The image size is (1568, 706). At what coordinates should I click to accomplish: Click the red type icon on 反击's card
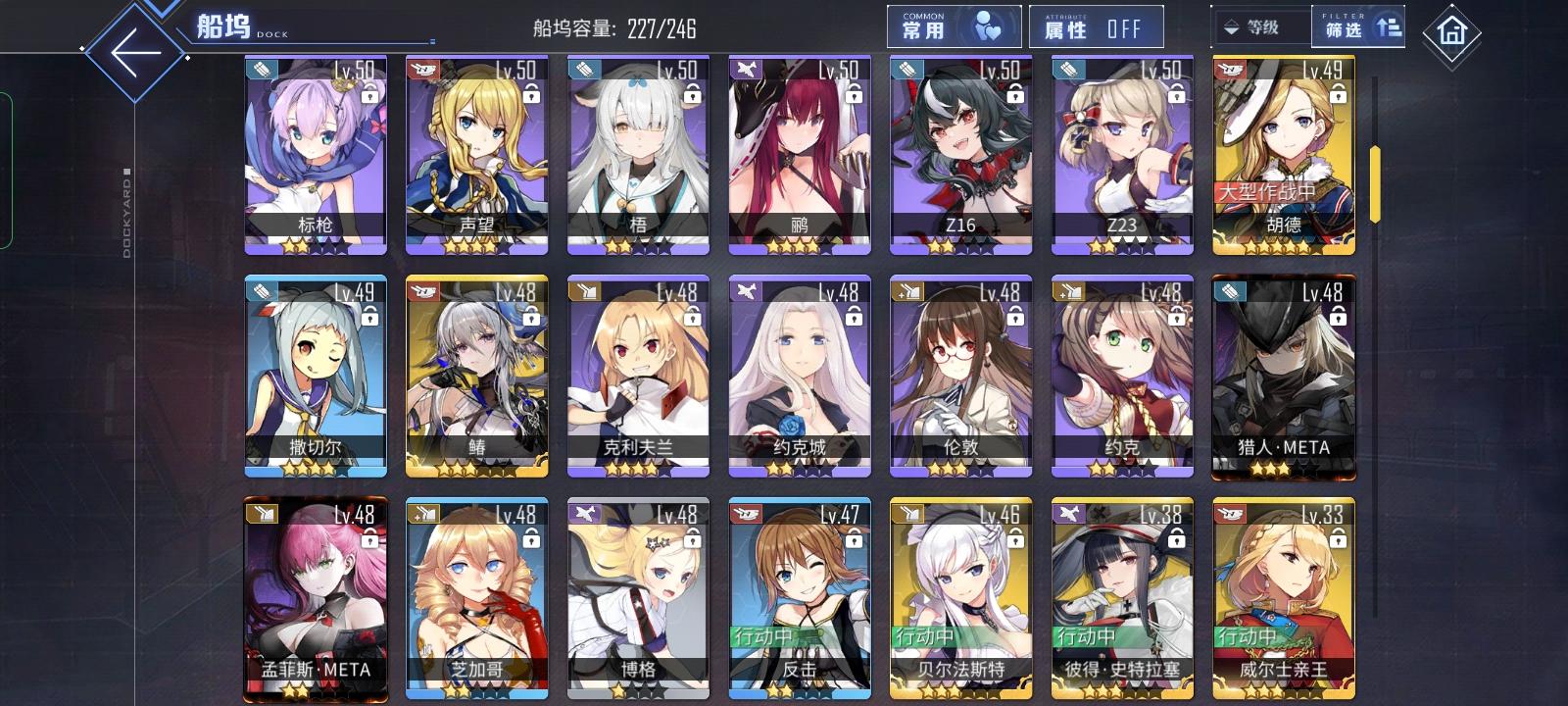pos(745,514)
